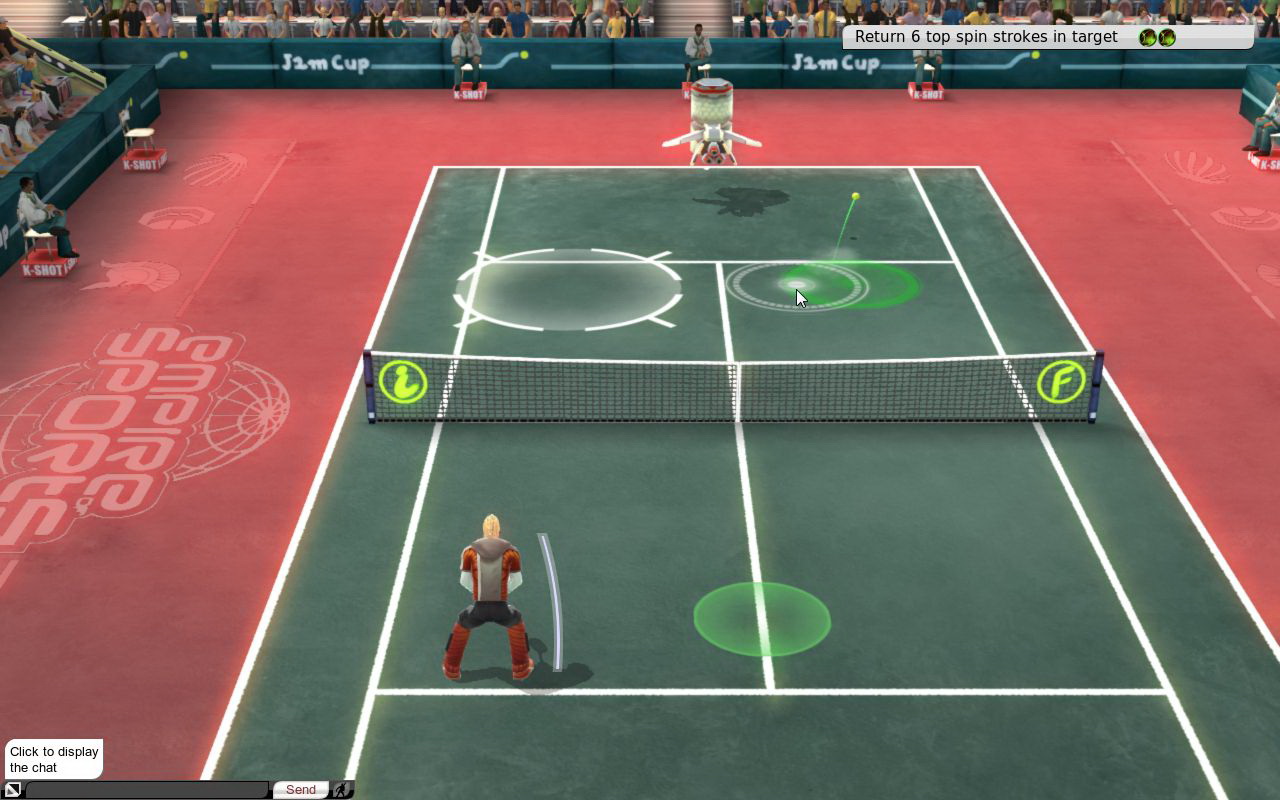Viewport: 1280px width, 800px height.
Task: Click the Send chat button
Action: [300, 790]
